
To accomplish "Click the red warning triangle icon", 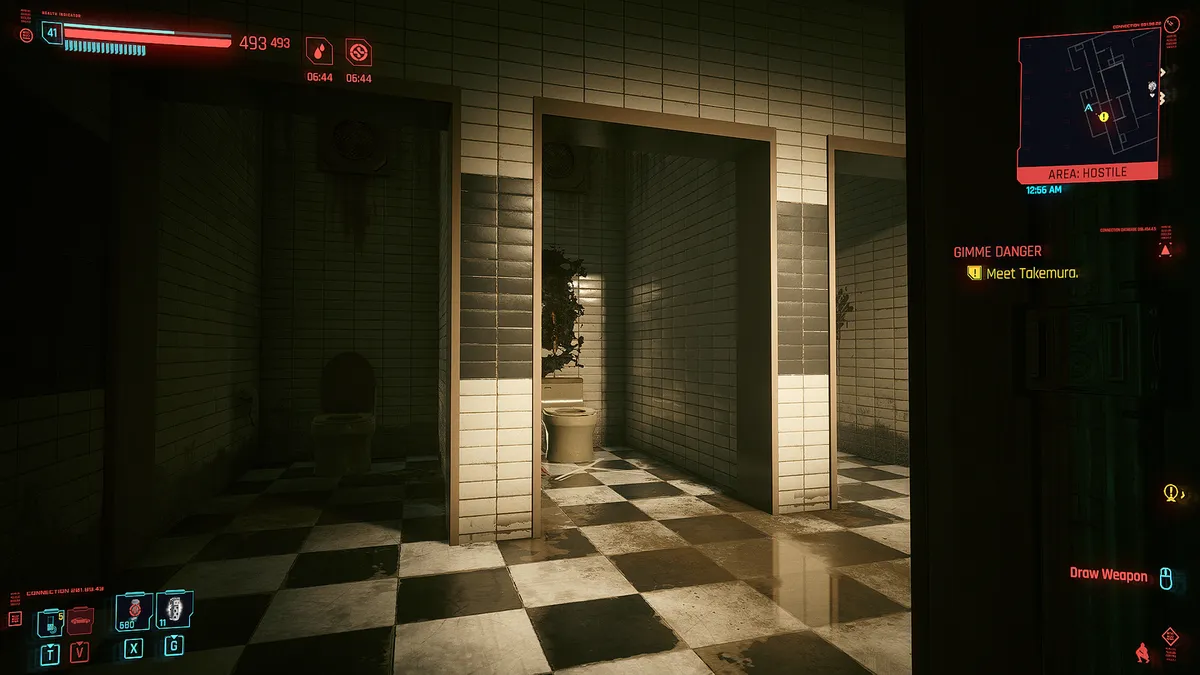I will click(x=1165, y=250).
